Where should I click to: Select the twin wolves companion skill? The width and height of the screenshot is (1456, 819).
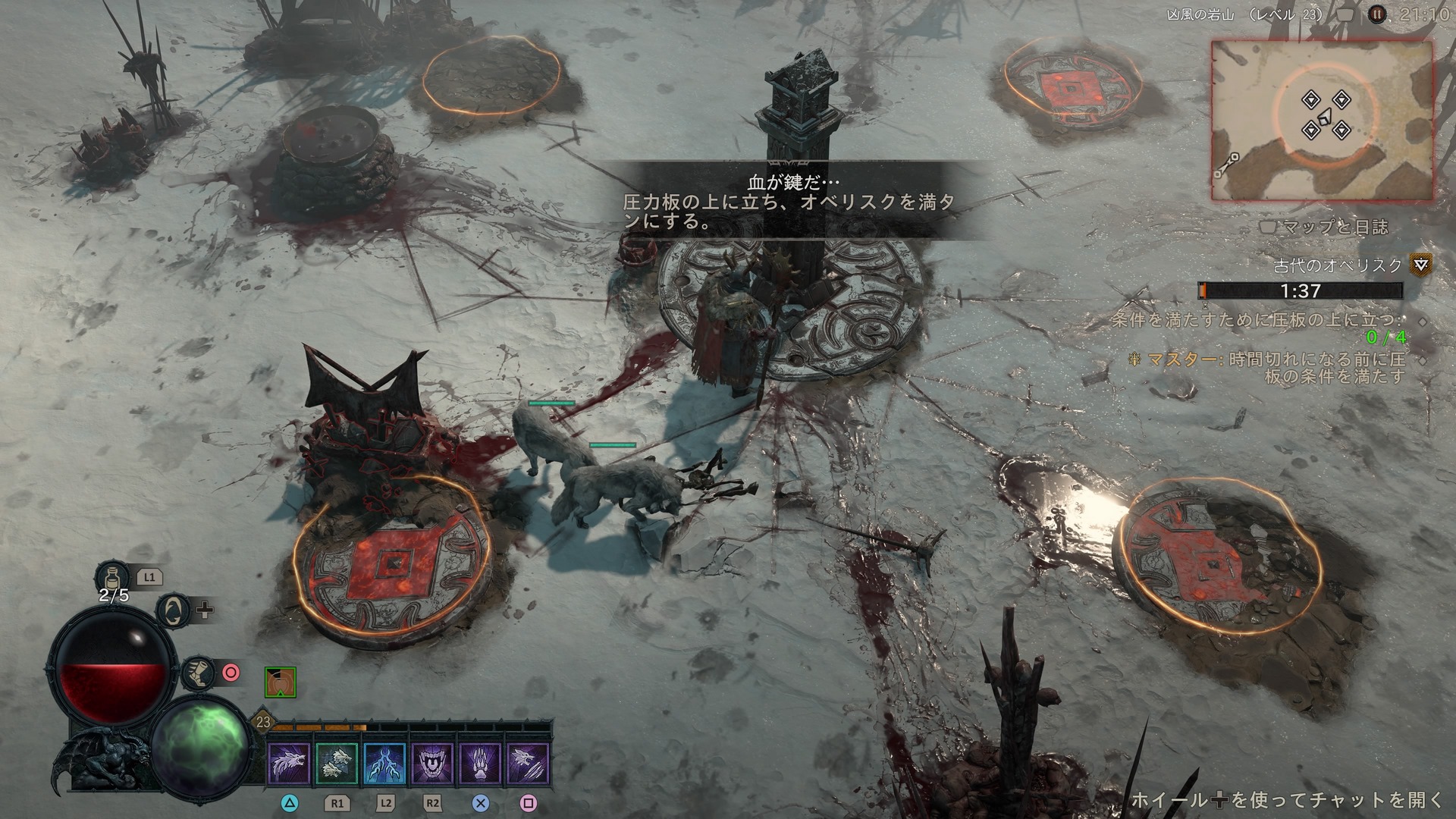[336, 763]
